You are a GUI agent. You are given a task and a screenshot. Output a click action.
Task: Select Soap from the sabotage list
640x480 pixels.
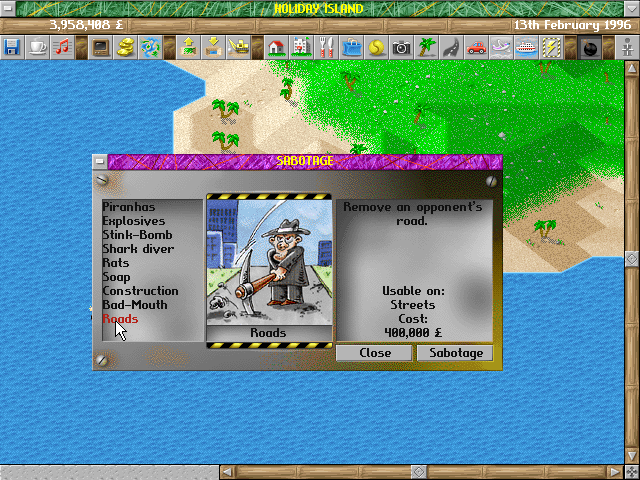(116, 277)
